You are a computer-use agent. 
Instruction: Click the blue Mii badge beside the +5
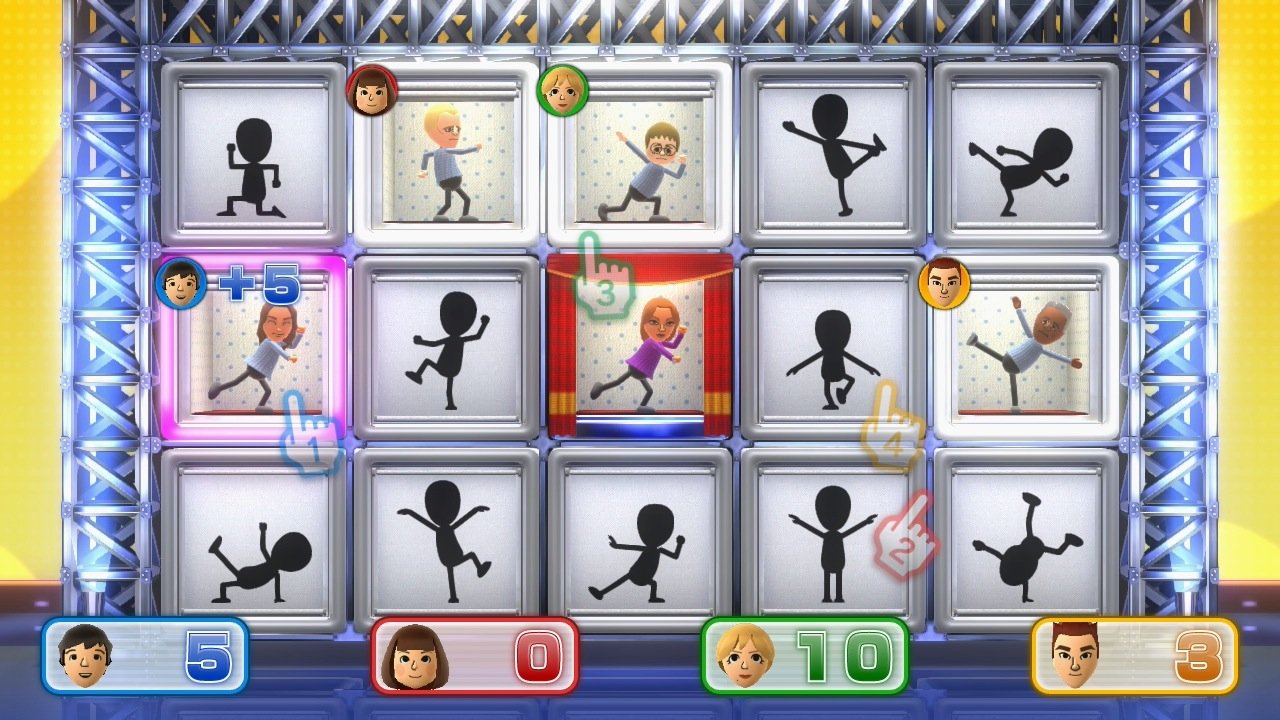pos(181,283)
